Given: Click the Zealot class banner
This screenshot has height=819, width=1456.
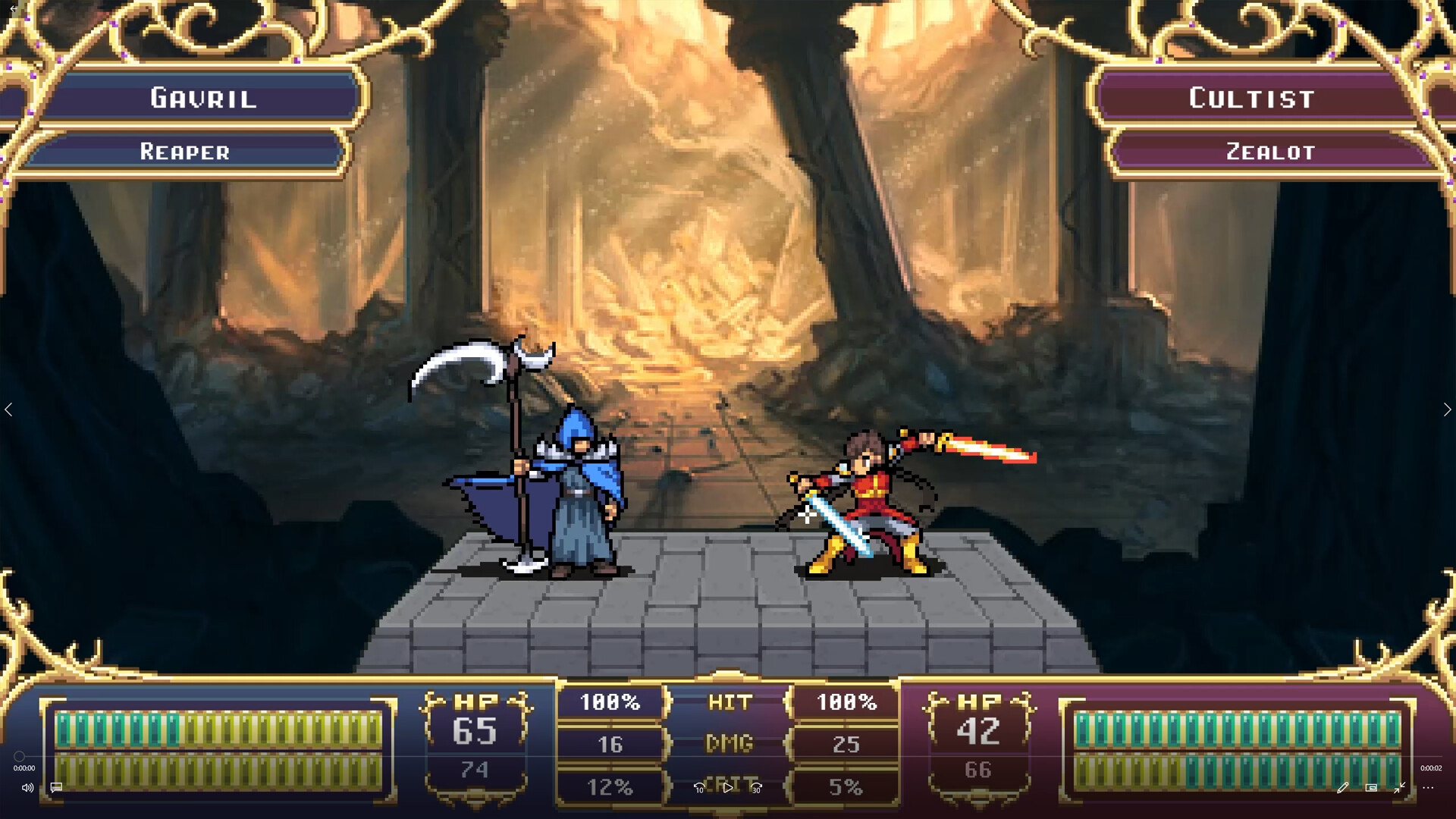Looking at the screenshot, I should click(x=1269, y=152).
